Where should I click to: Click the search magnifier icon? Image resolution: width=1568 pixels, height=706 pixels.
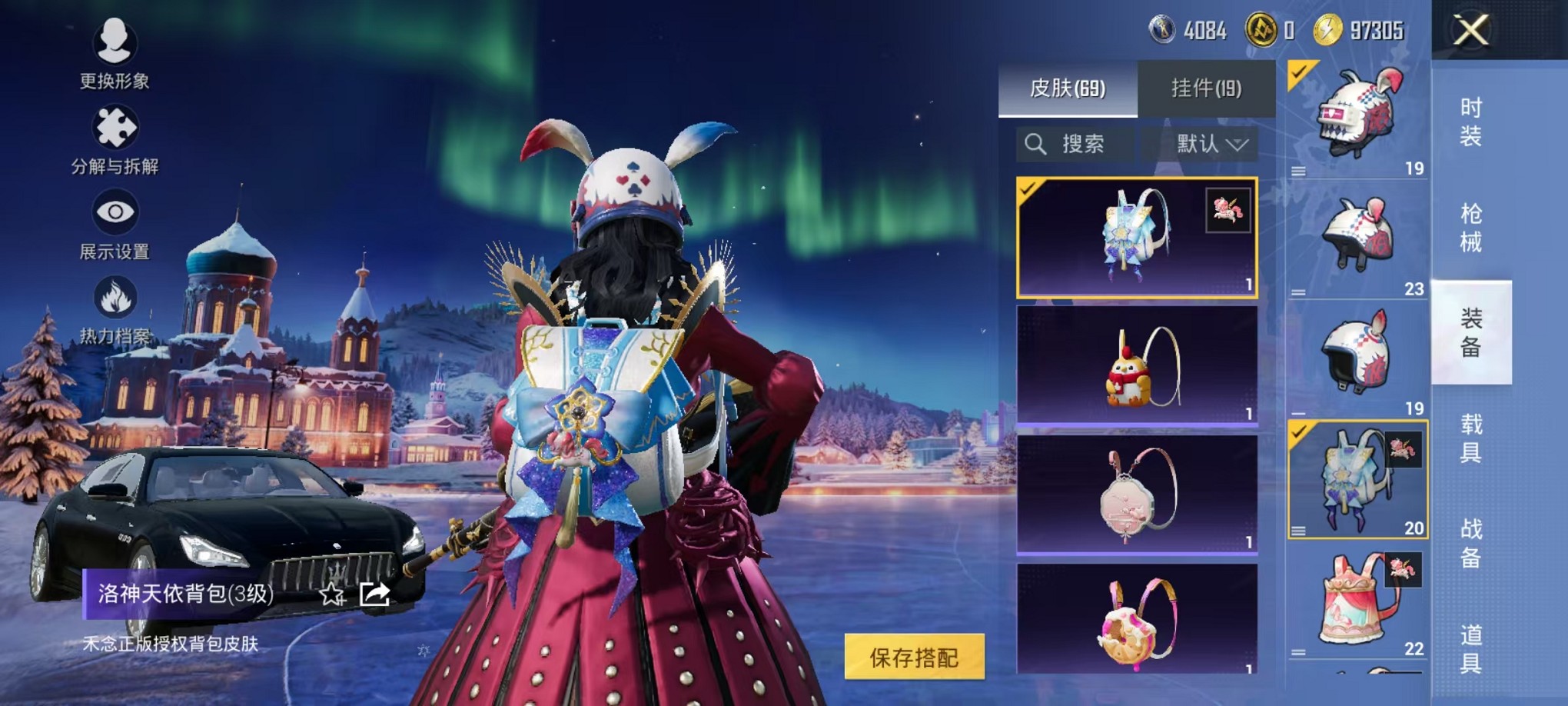(1038, 144)
